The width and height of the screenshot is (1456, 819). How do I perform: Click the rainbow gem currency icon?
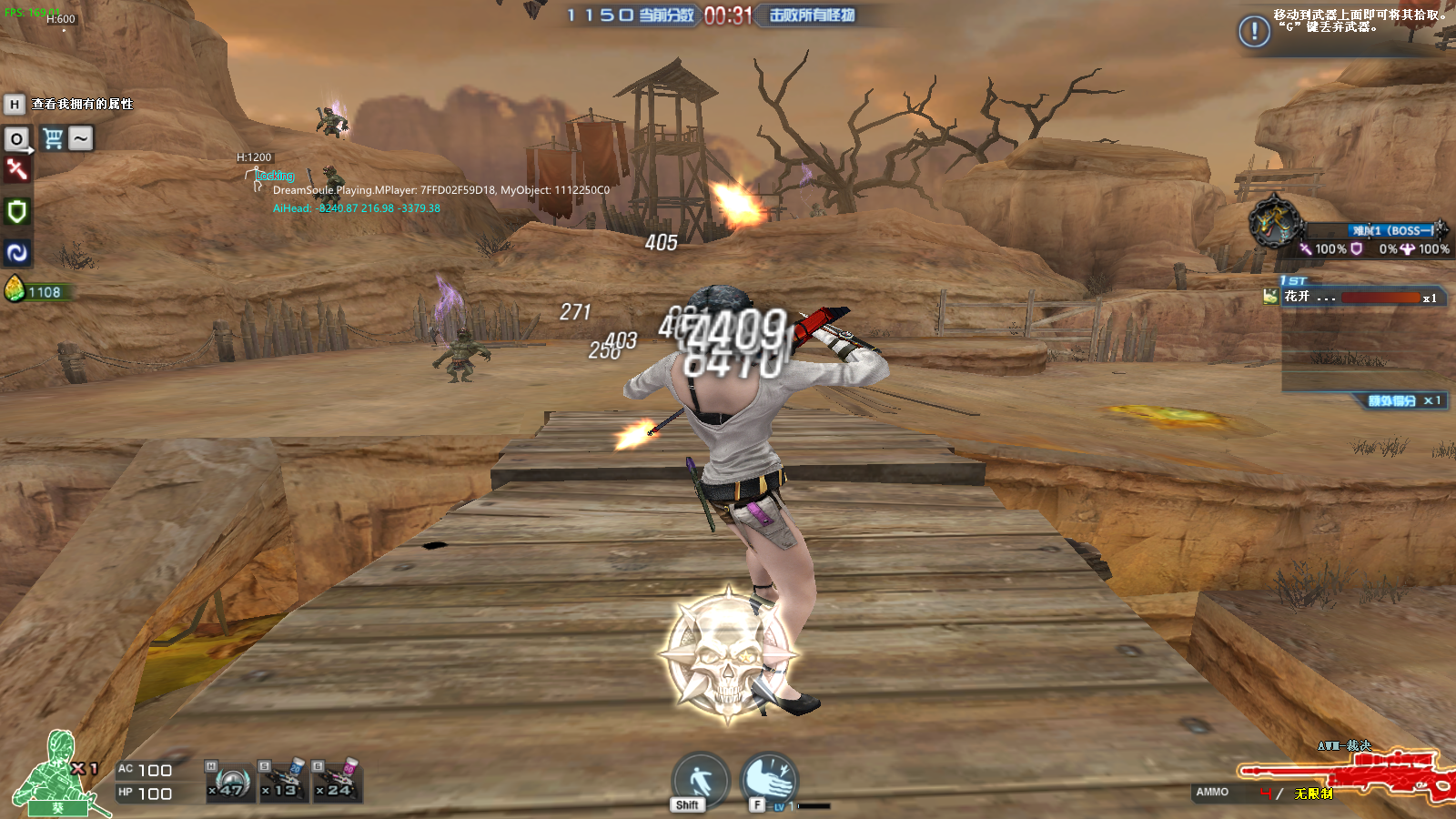(15, 289)
